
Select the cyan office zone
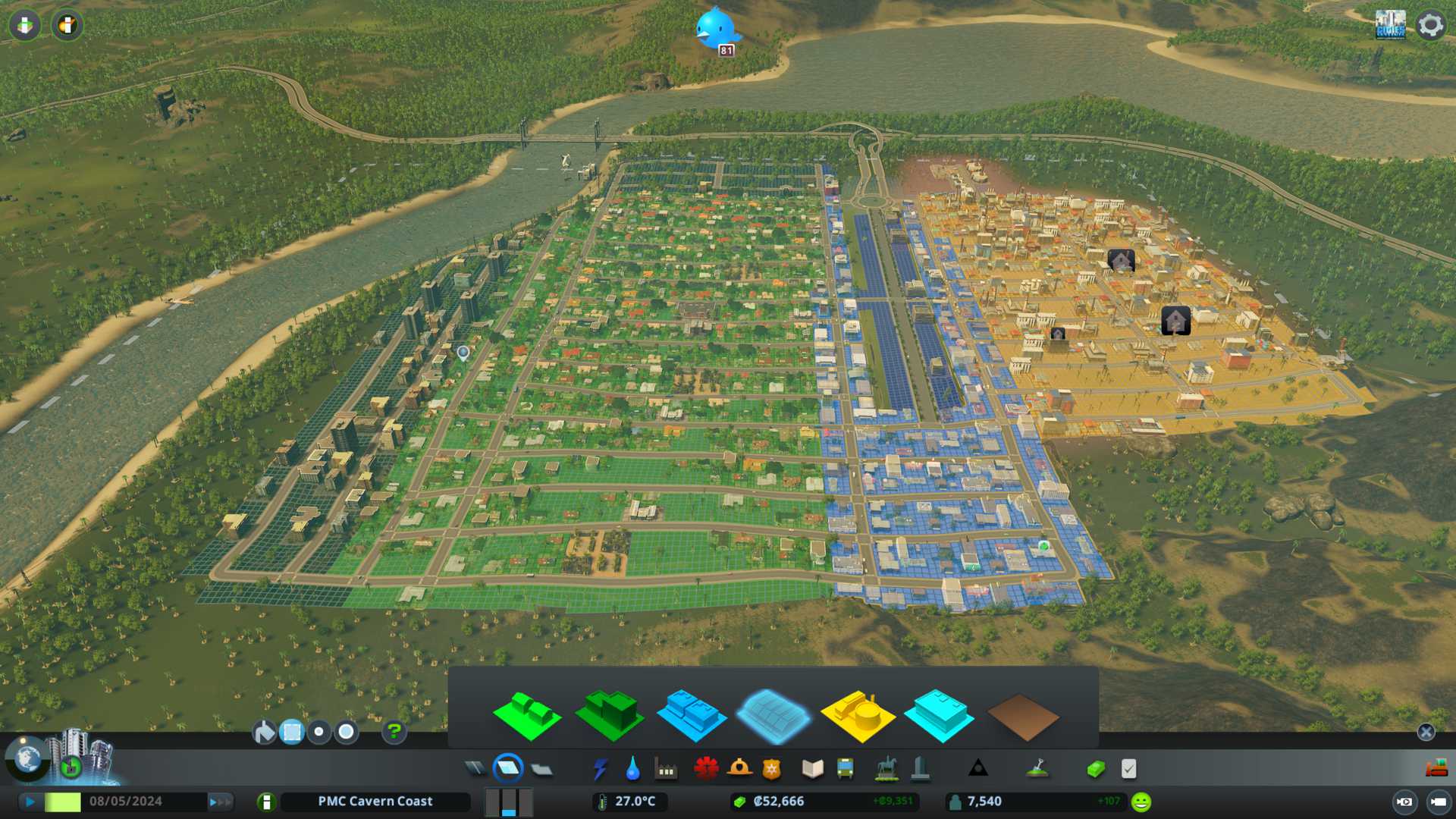pos(940,715)
